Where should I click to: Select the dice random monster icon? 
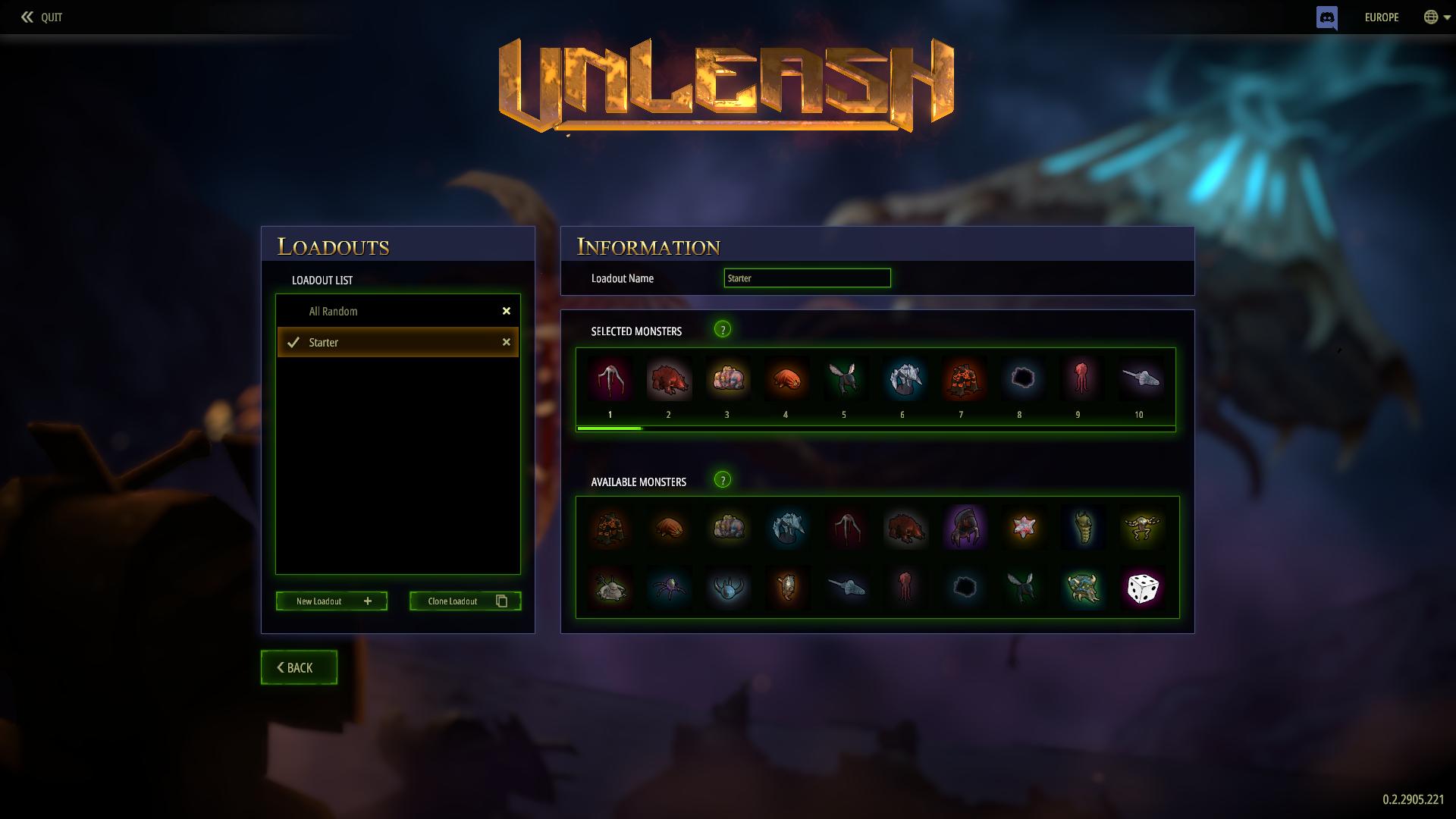click(x=1144, y=588)
